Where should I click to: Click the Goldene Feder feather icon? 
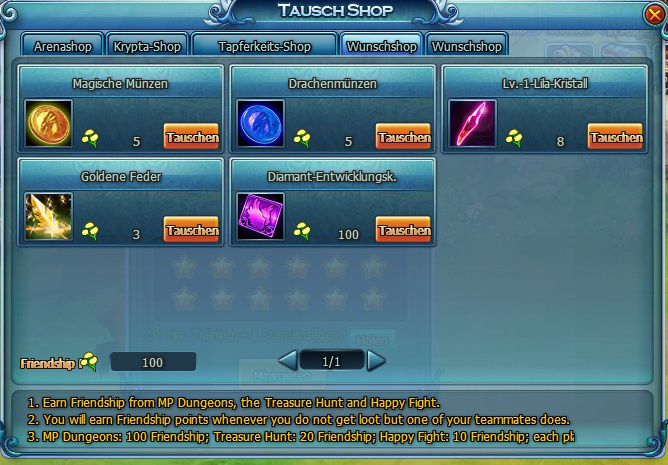pyautogui.click(x=48, y=216)
